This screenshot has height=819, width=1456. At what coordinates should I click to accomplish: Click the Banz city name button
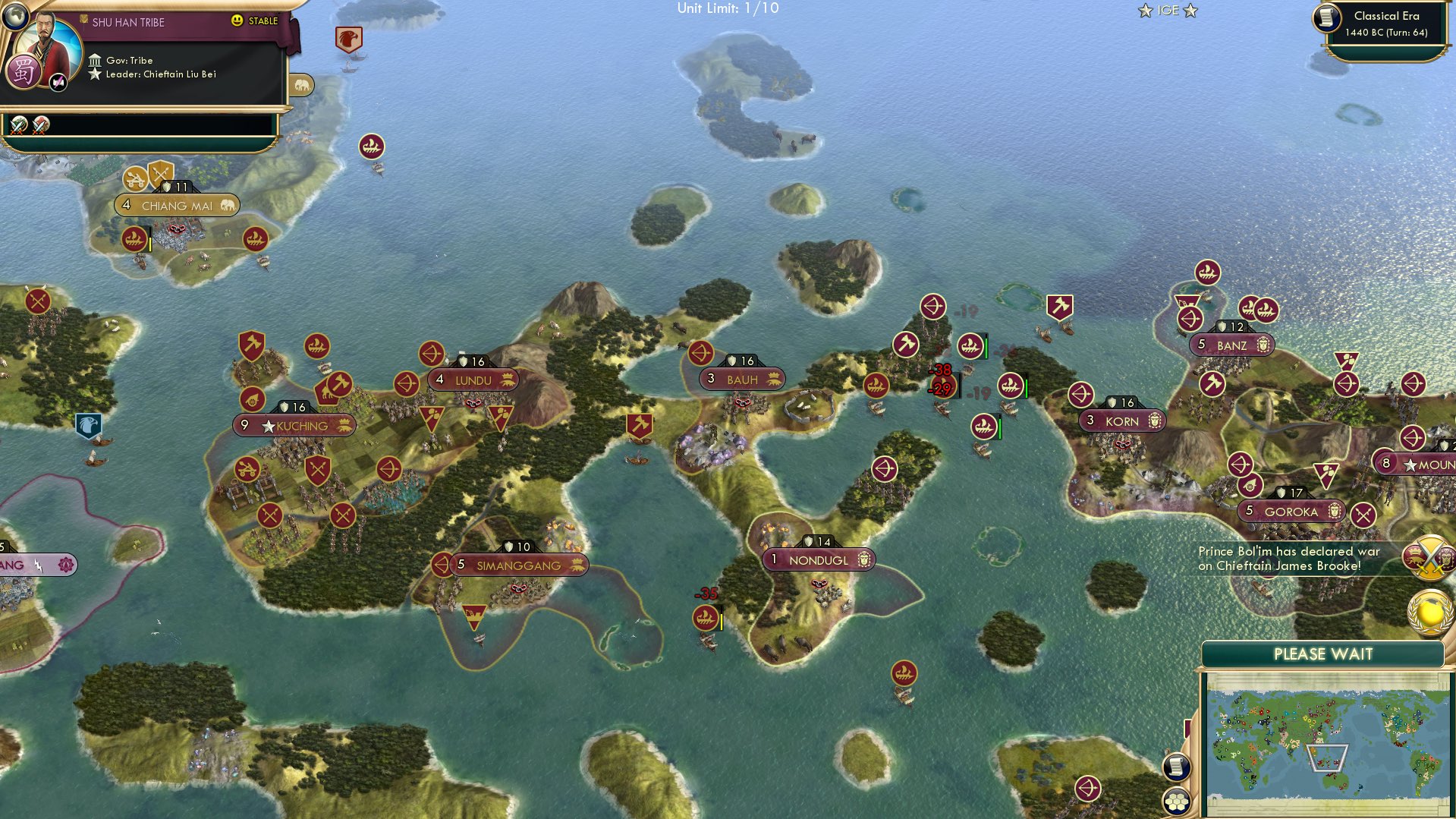pos(1234,345)
